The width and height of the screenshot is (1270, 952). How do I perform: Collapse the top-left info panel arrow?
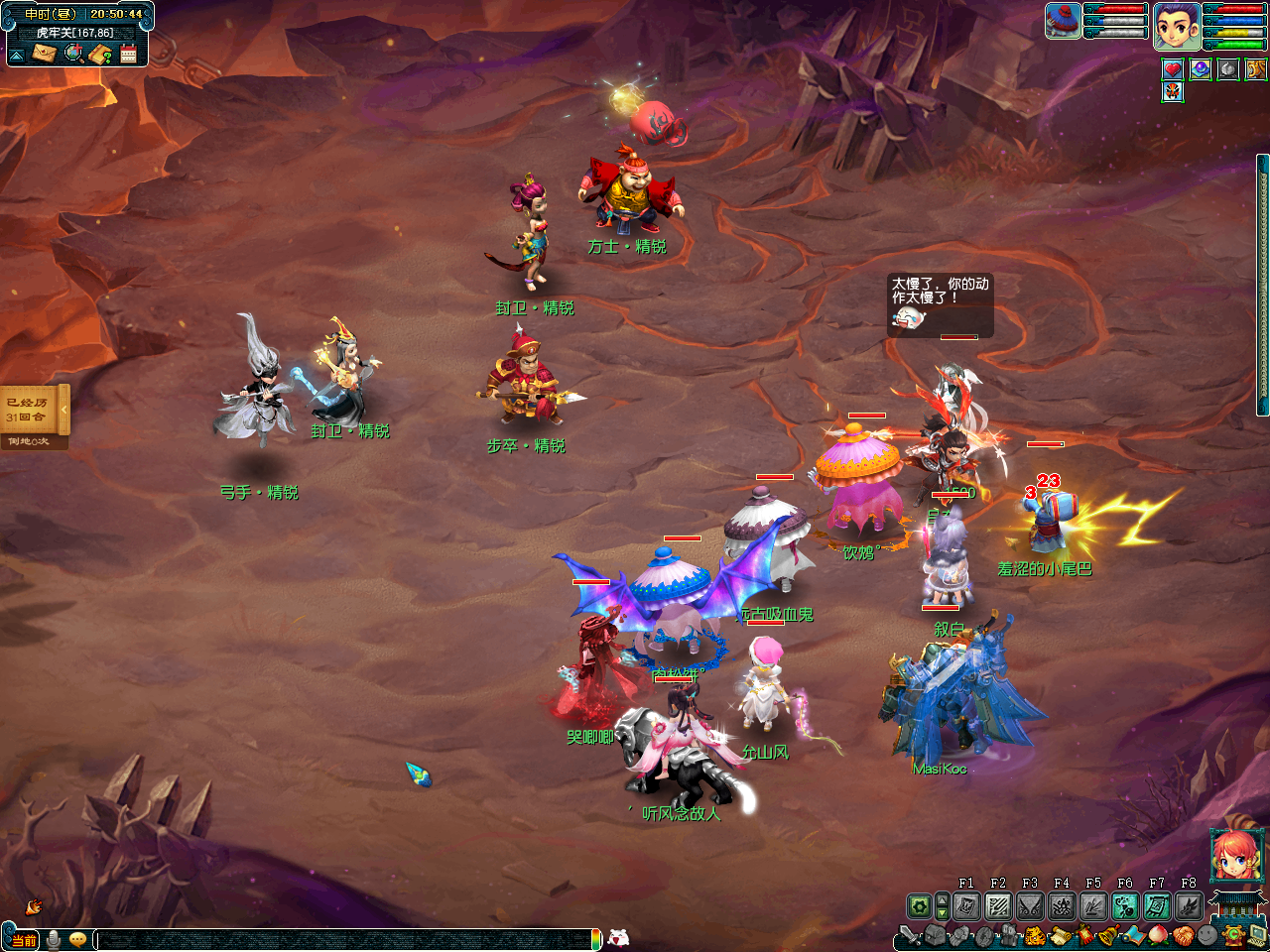point(17,55)
